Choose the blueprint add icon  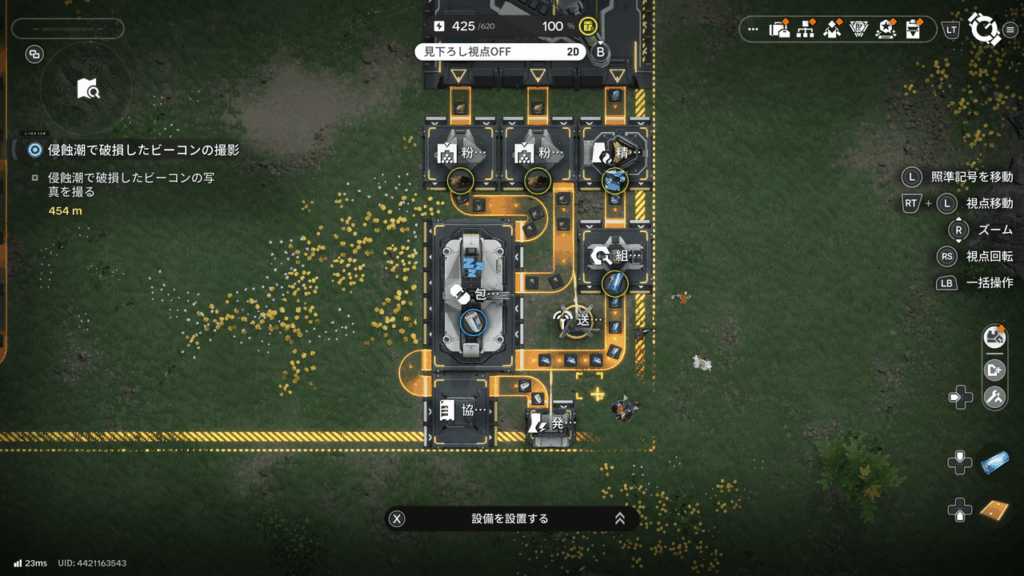tap(994, 369)
